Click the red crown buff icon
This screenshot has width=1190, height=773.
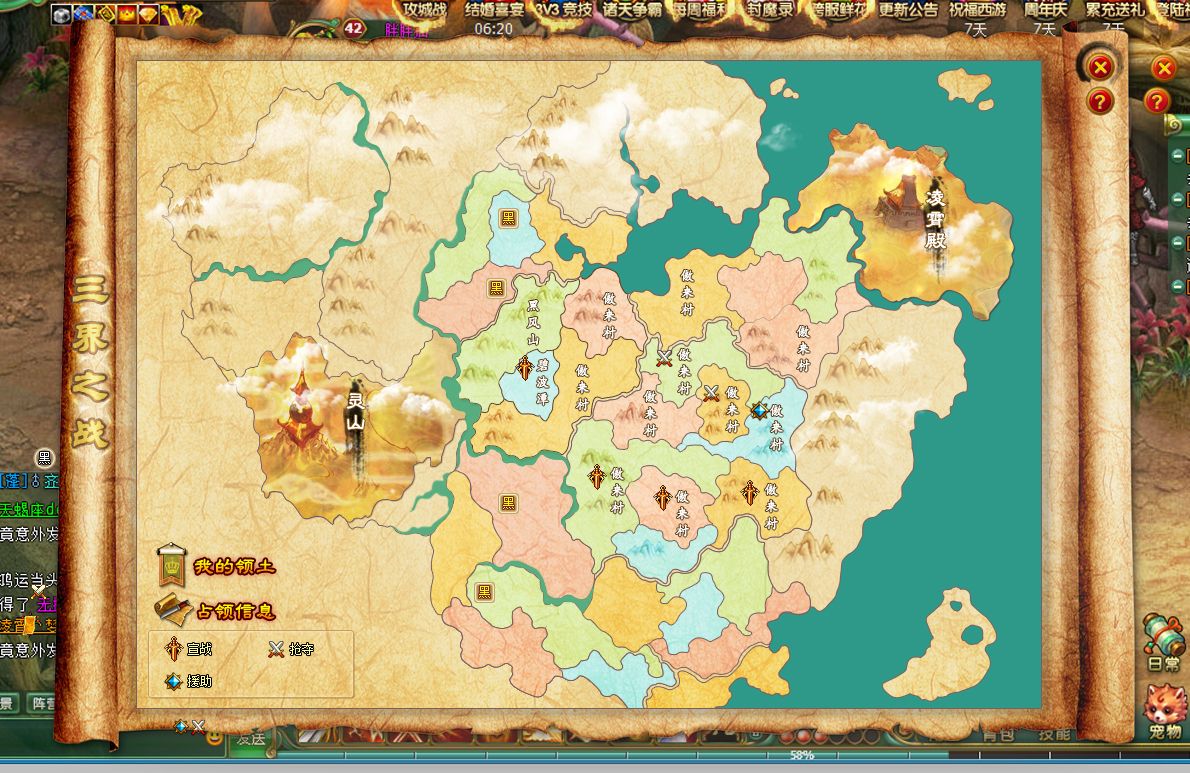pos(127,13)
